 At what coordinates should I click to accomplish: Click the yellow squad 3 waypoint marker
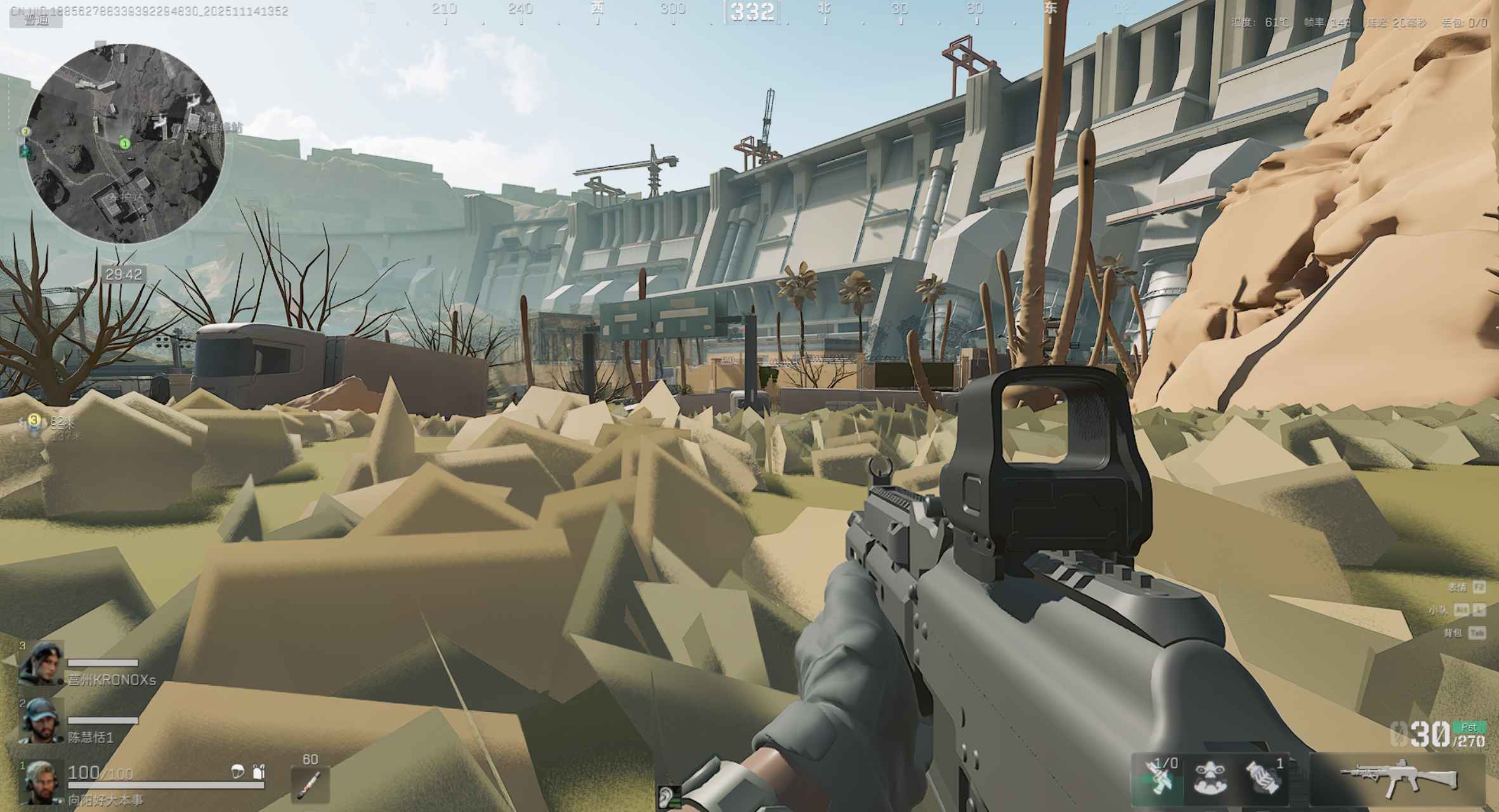click(x=34, y=420)
